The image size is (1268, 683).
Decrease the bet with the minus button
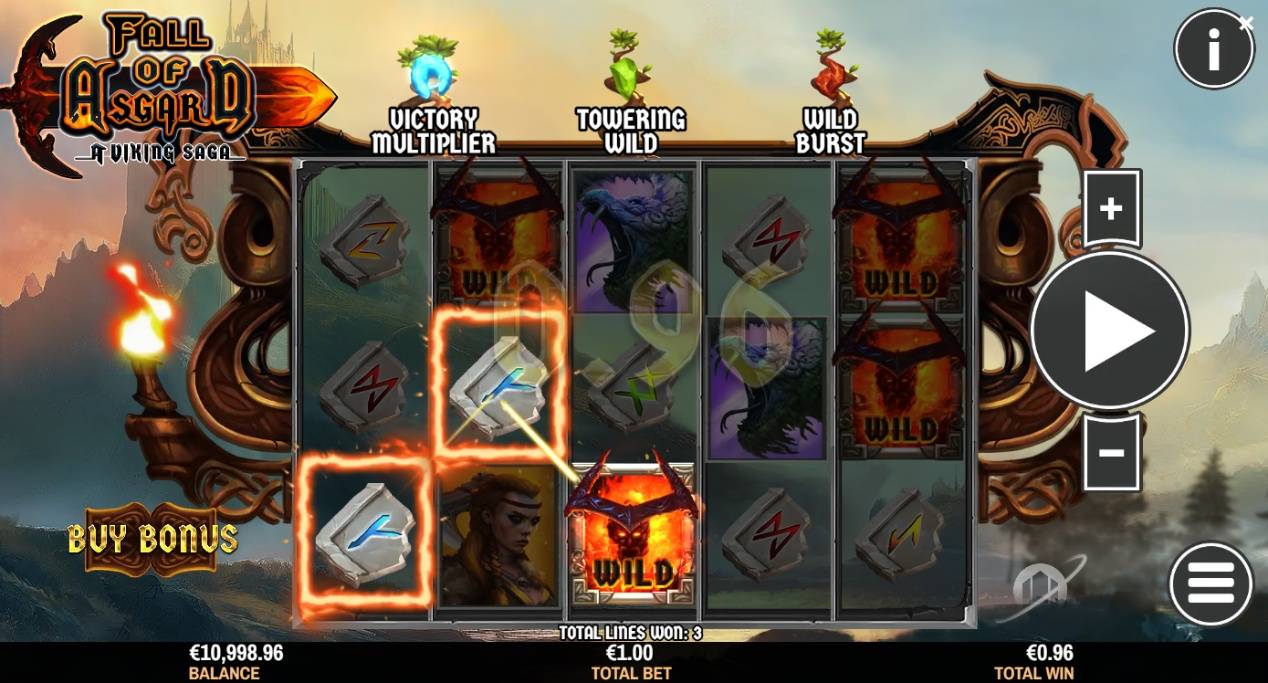tap(1111, 453)
